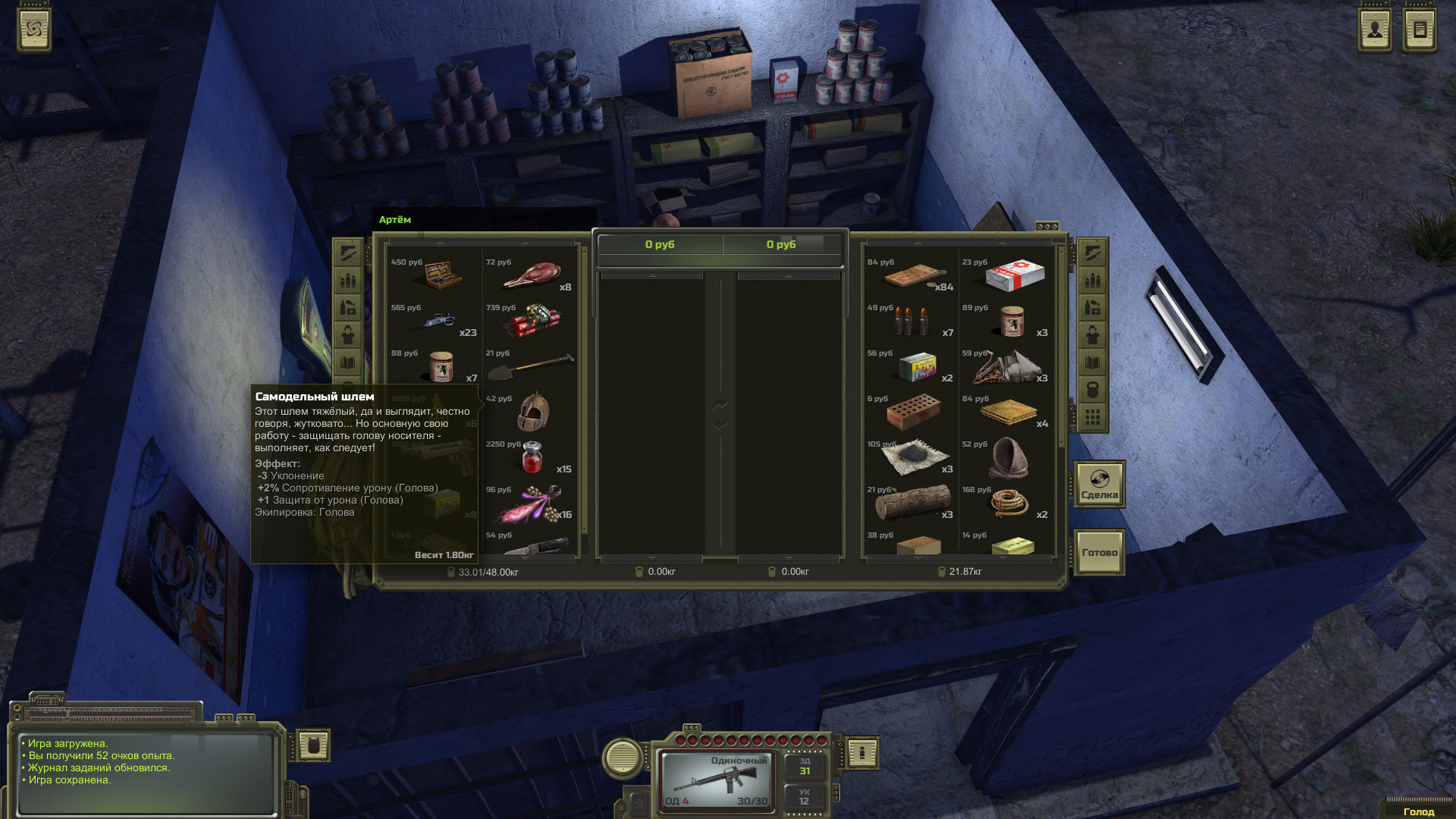This screenshot has height=819, width=1456.
Task: Select the weapons filter in player inventory
Action: coord(349,253)
